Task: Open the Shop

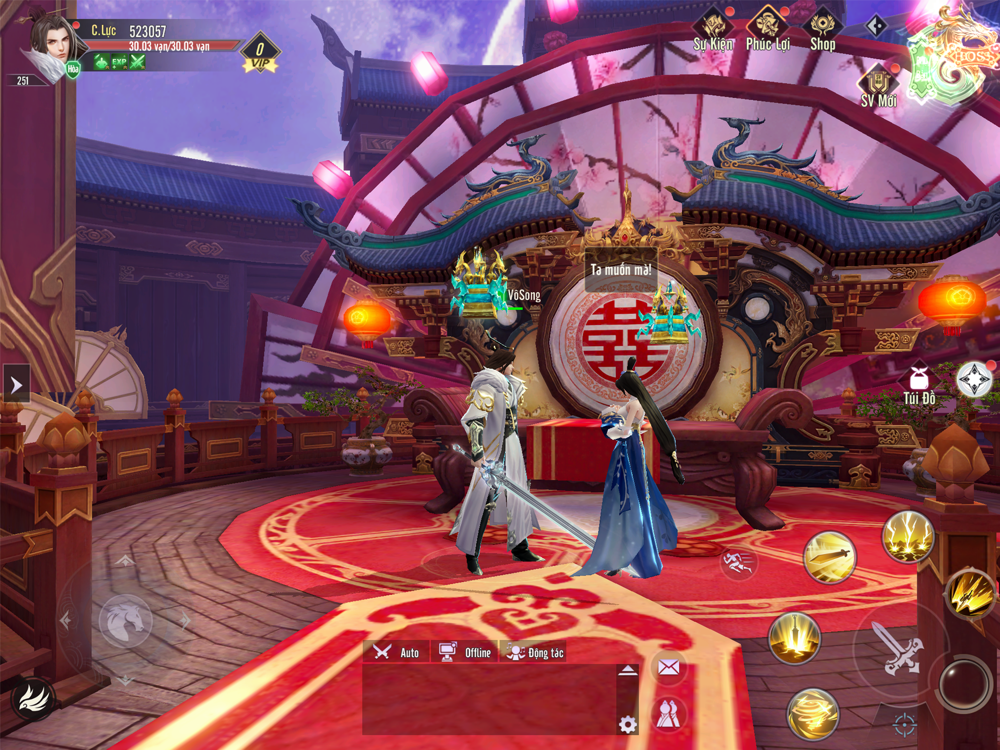Action: point(822,28)
